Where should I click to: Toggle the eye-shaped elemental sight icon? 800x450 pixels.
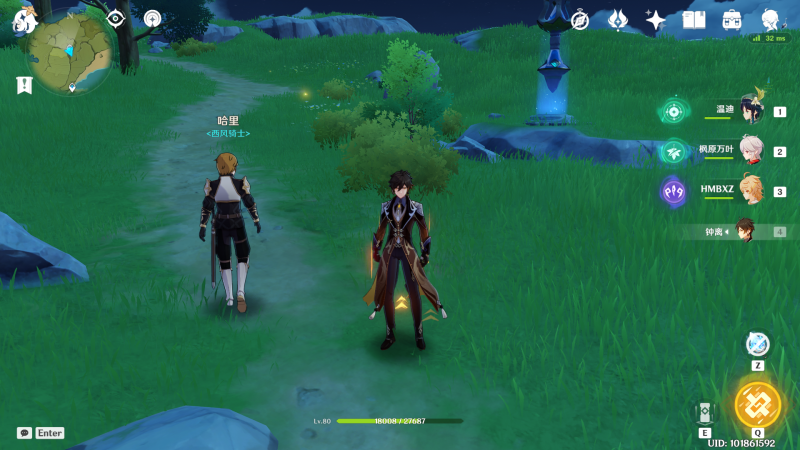115,18
